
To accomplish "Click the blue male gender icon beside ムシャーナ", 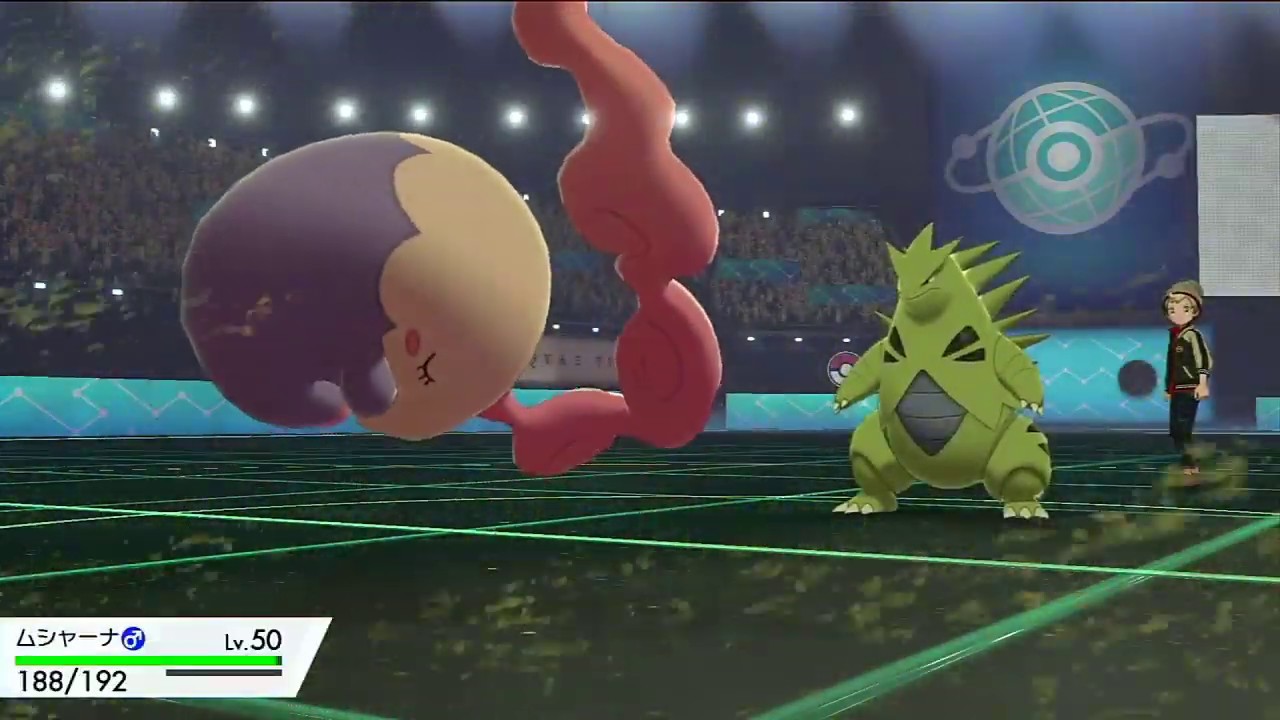I will click(134, 640).
